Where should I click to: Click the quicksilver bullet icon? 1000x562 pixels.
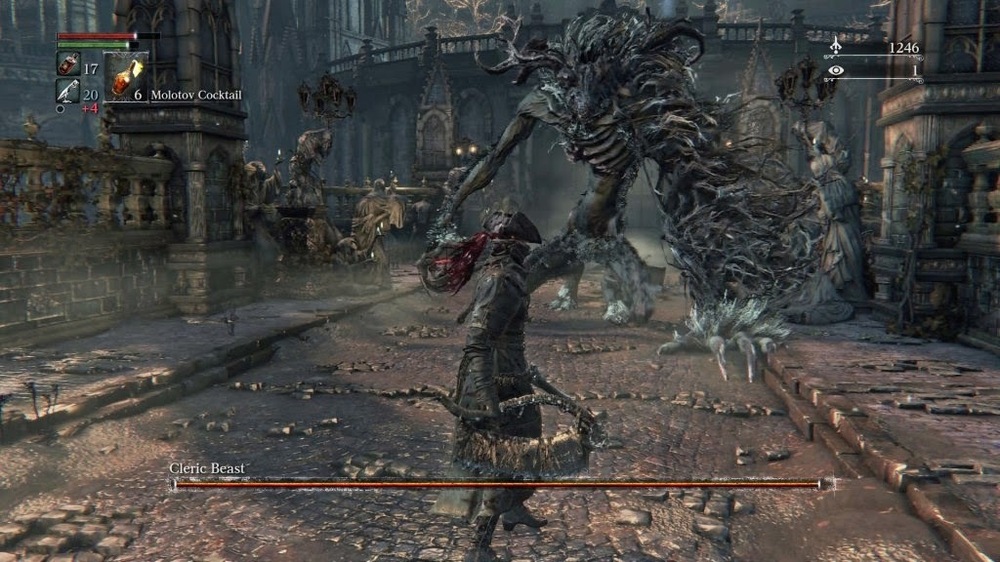[67, 91]
